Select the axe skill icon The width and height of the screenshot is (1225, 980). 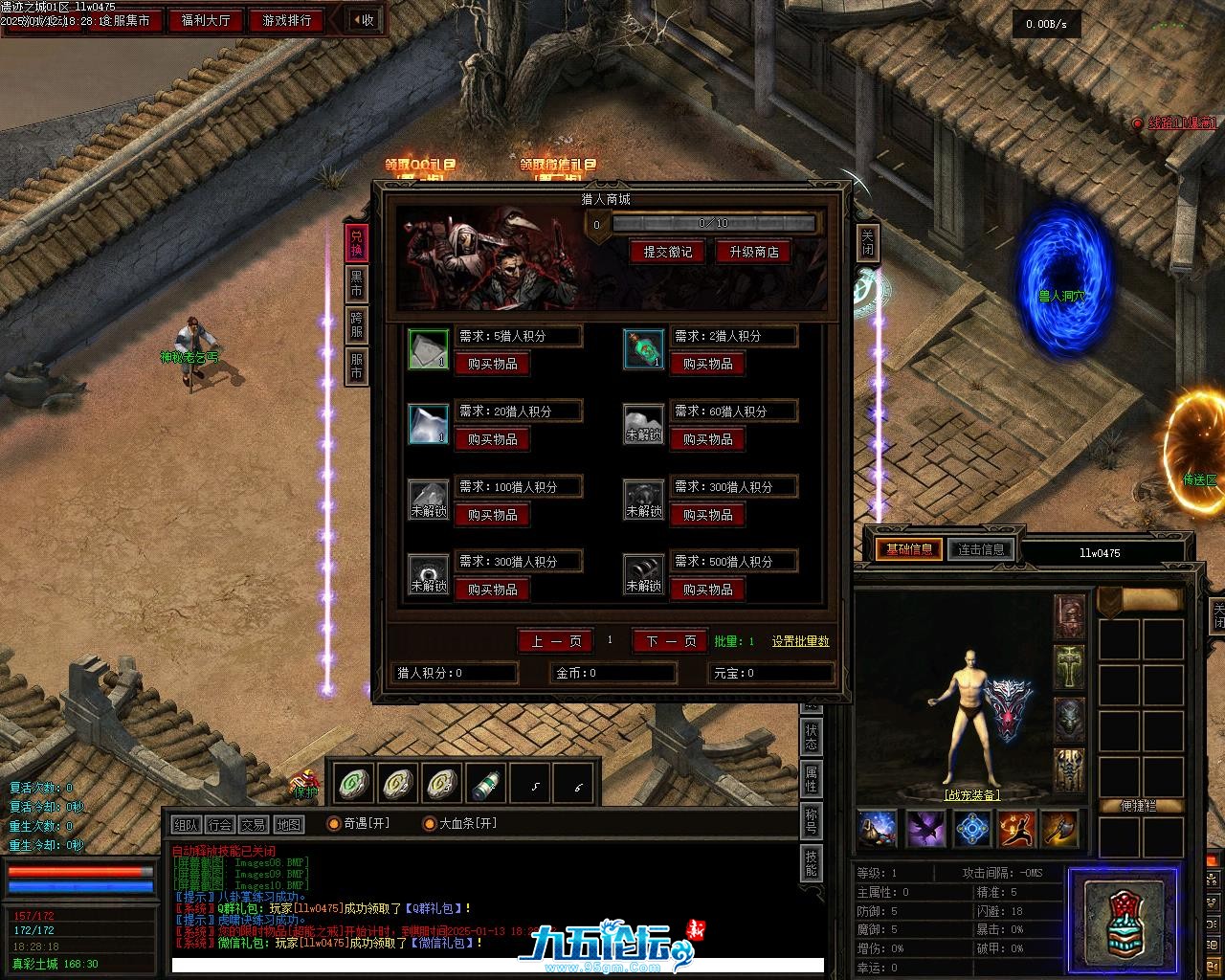tap(1059, 829)
